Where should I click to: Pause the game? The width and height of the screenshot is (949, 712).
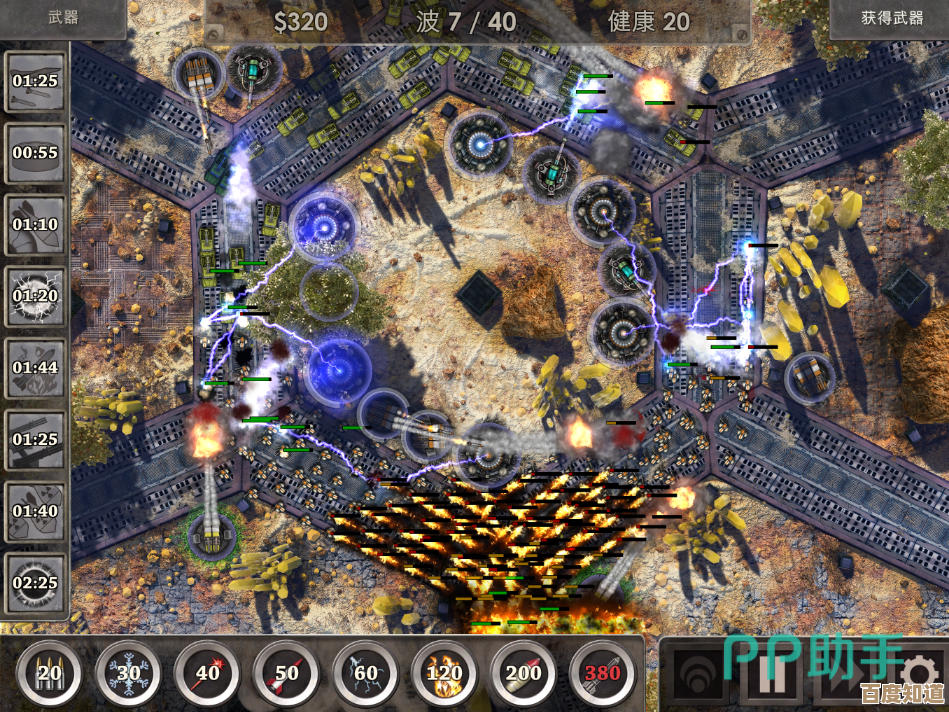tap(771, 675)
